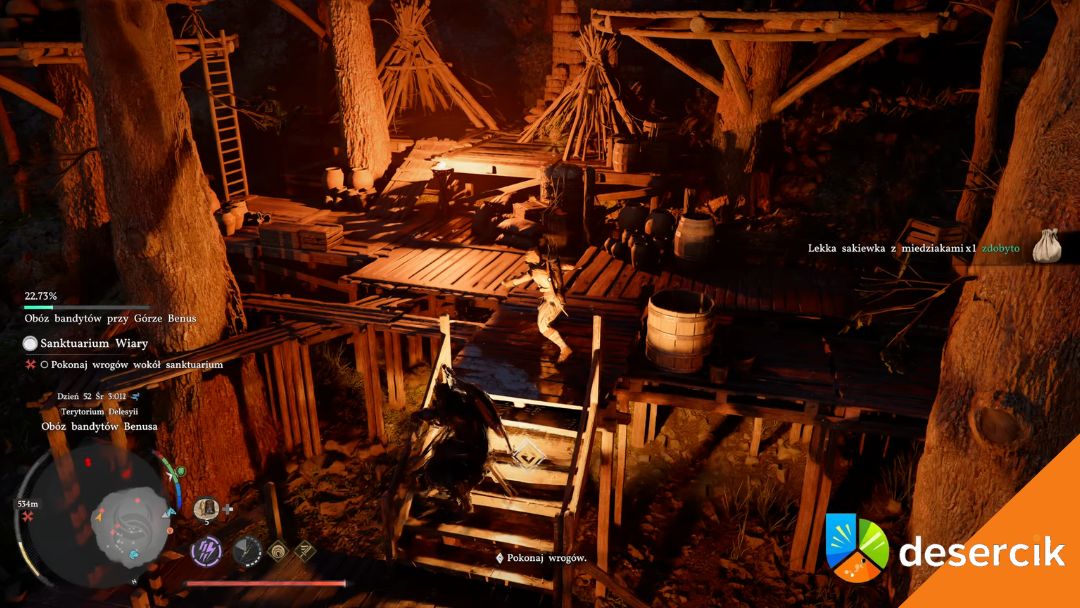Click the white pouch loot icon
Viewport: 1080px width, 608px height.
(1045, 246)
